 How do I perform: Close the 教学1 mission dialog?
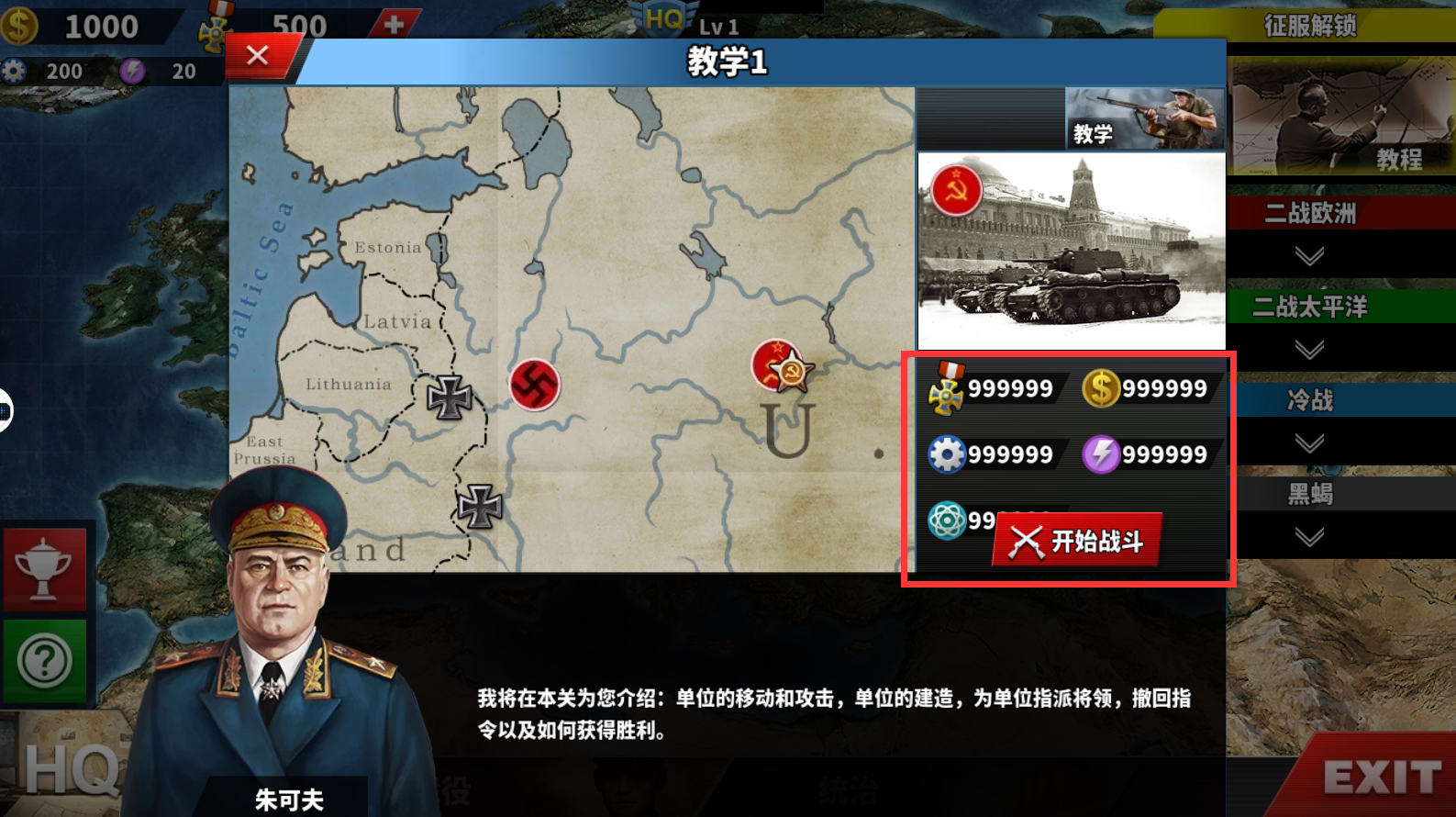(x=258, y=56)
